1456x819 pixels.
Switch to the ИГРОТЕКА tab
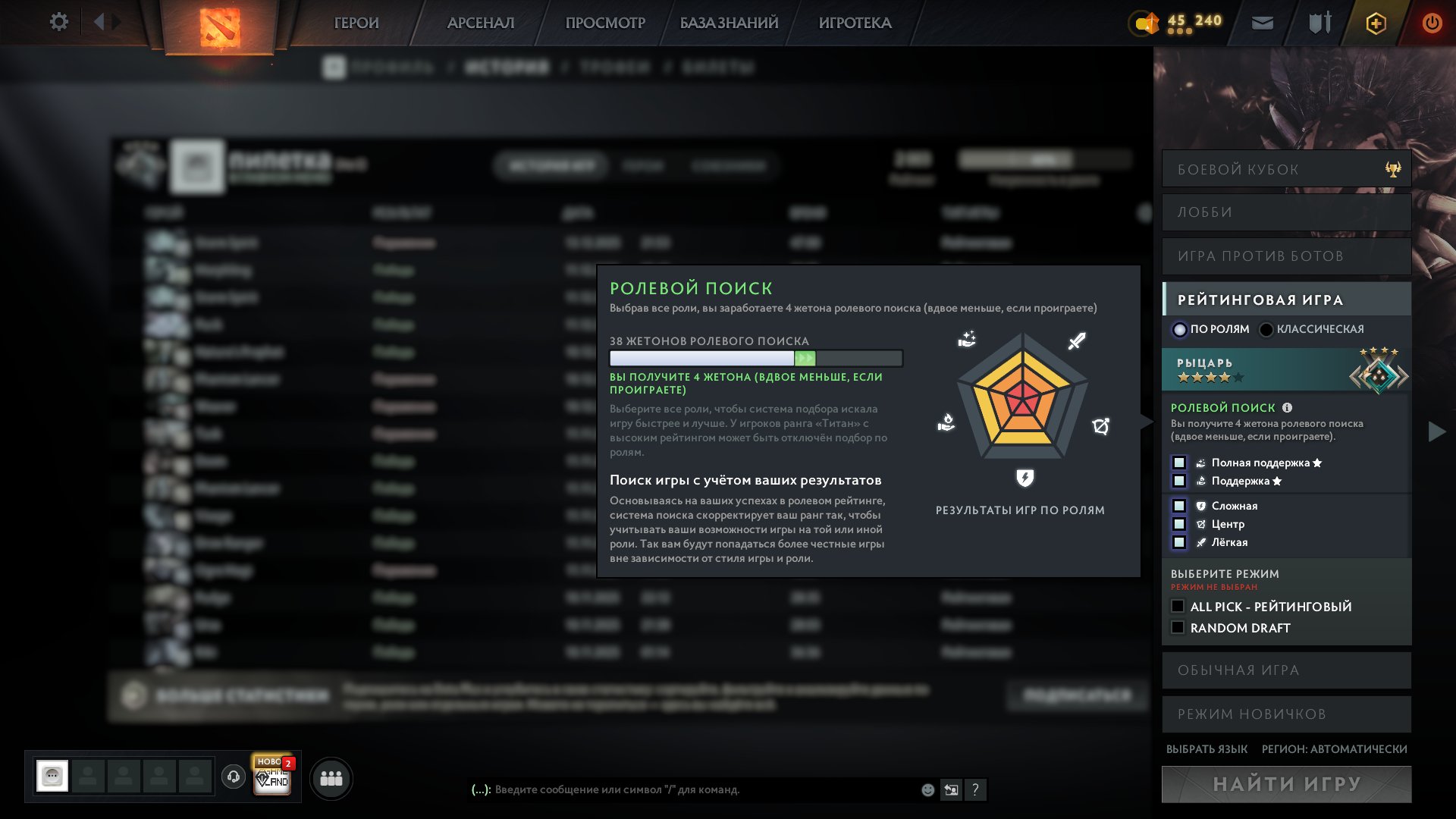point(855,23)
